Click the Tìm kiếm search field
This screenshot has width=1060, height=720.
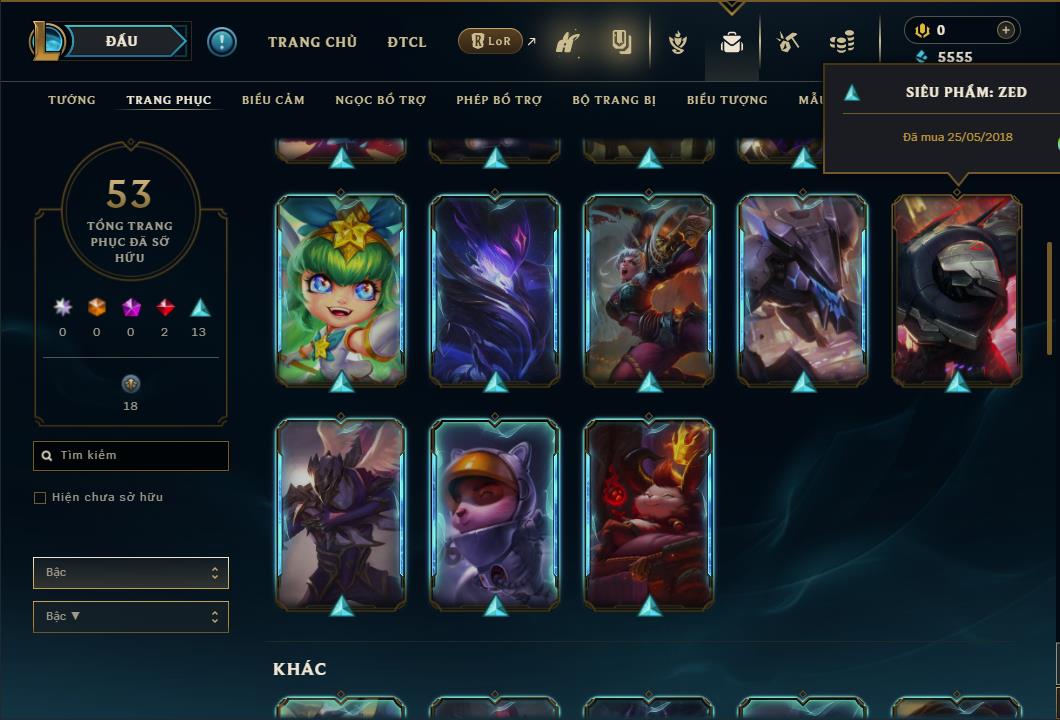tap(131, 456)
